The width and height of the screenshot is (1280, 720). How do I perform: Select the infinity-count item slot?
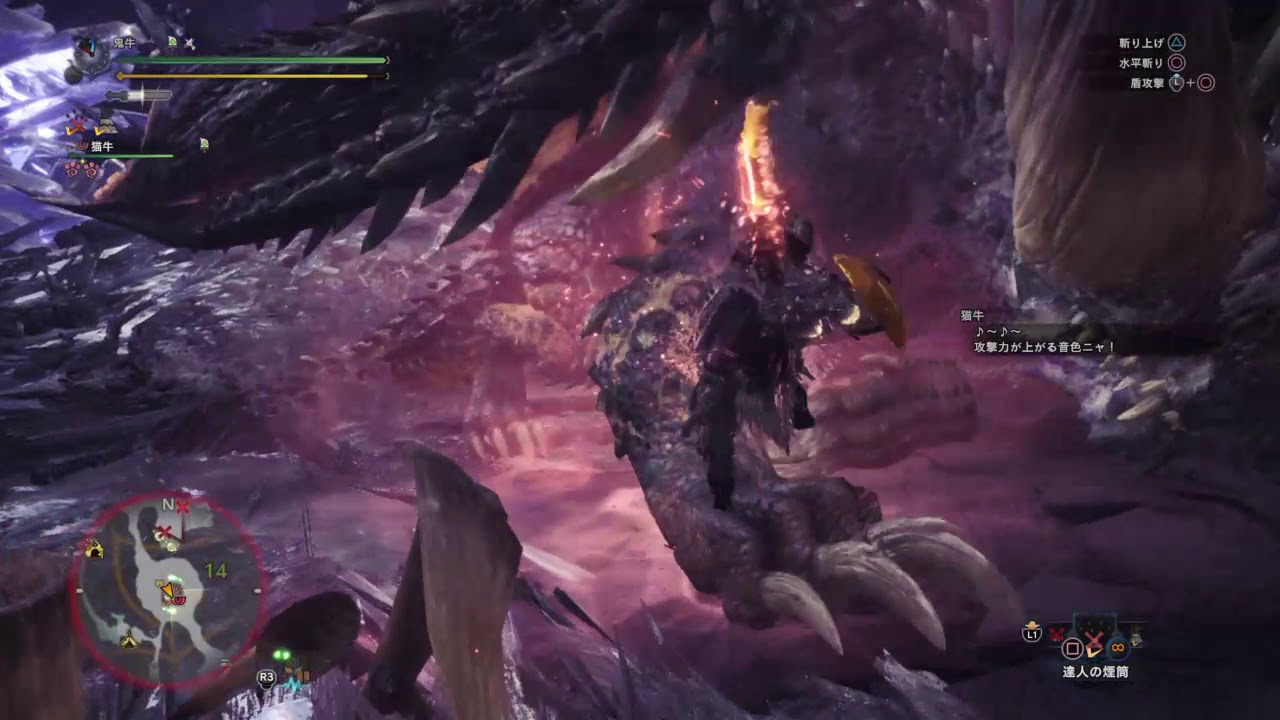point(1117,646)
